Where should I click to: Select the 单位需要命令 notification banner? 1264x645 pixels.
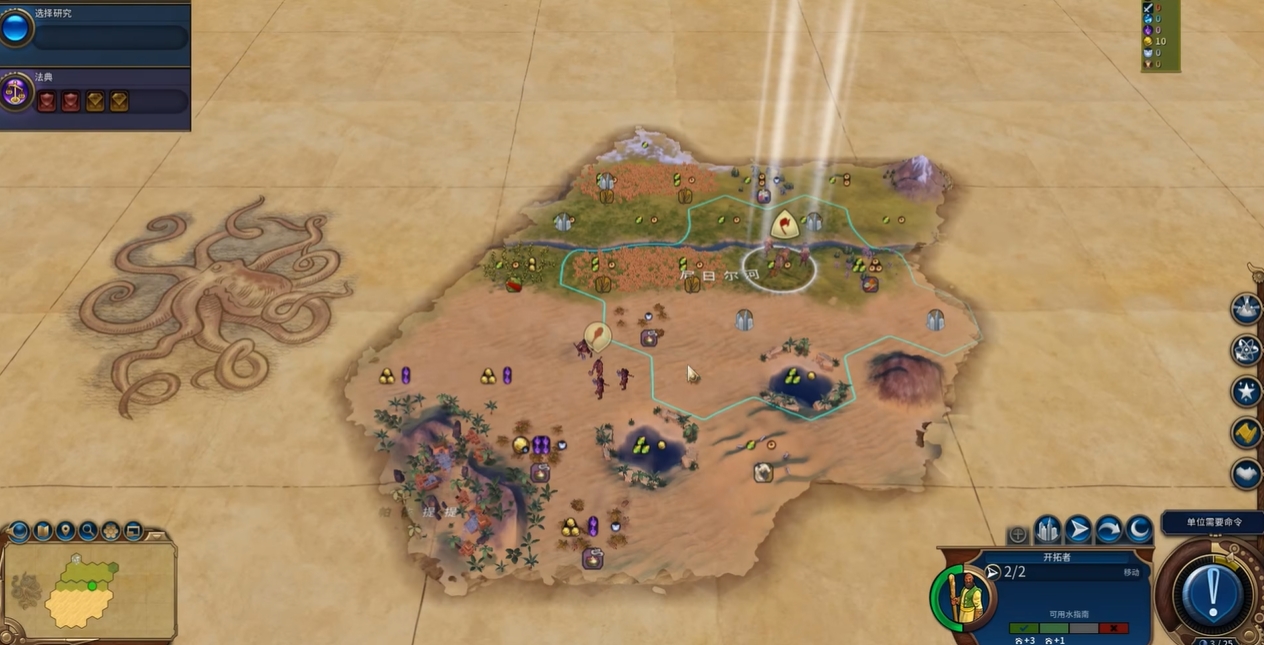(x=1209, y=523)
